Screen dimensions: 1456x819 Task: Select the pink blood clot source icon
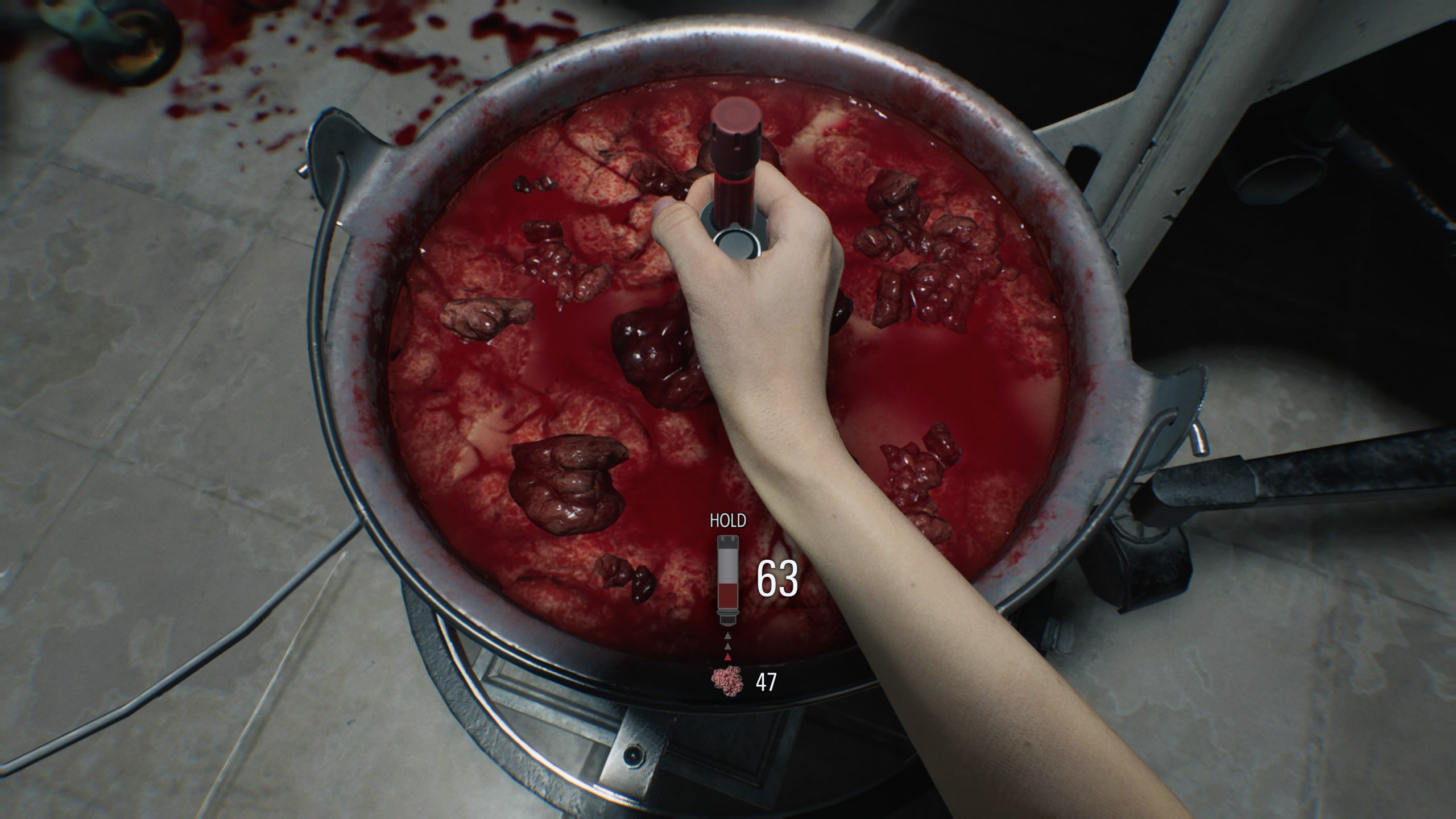point(727,682)
